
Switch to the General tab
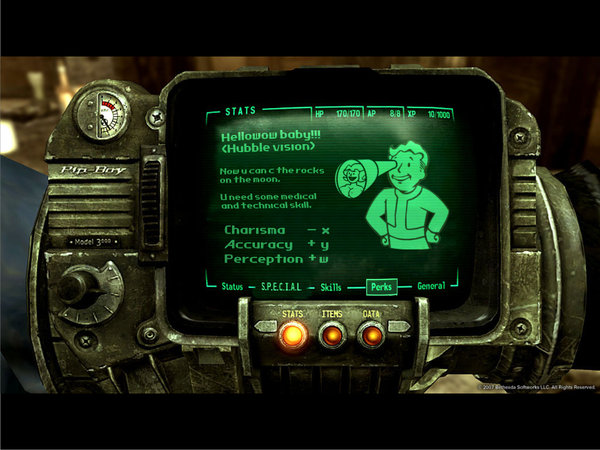(x=431, y=287)
